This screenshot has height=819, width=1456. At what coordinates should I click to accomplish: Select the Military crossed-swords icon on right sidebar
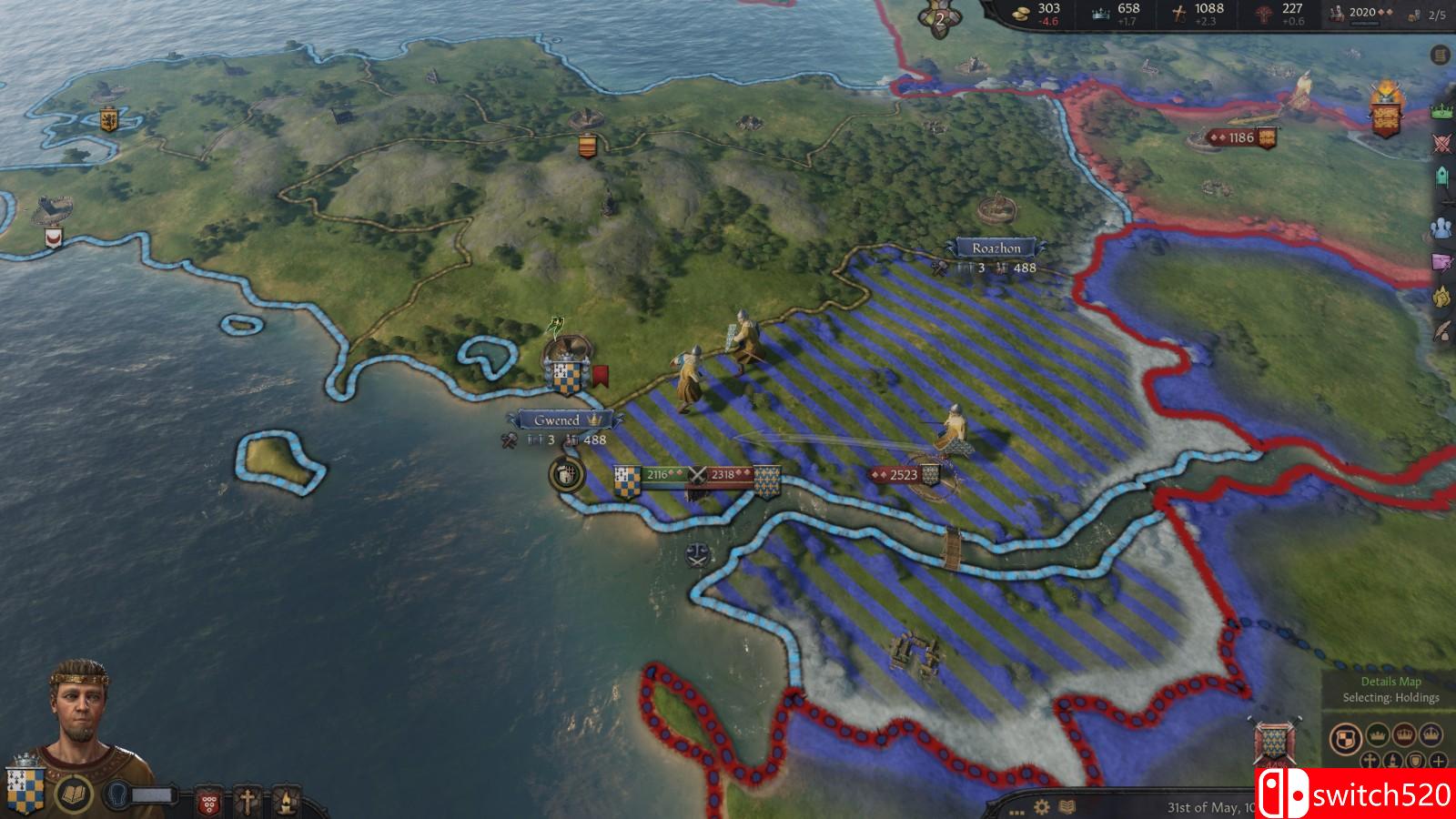(x=1440, y=141)
